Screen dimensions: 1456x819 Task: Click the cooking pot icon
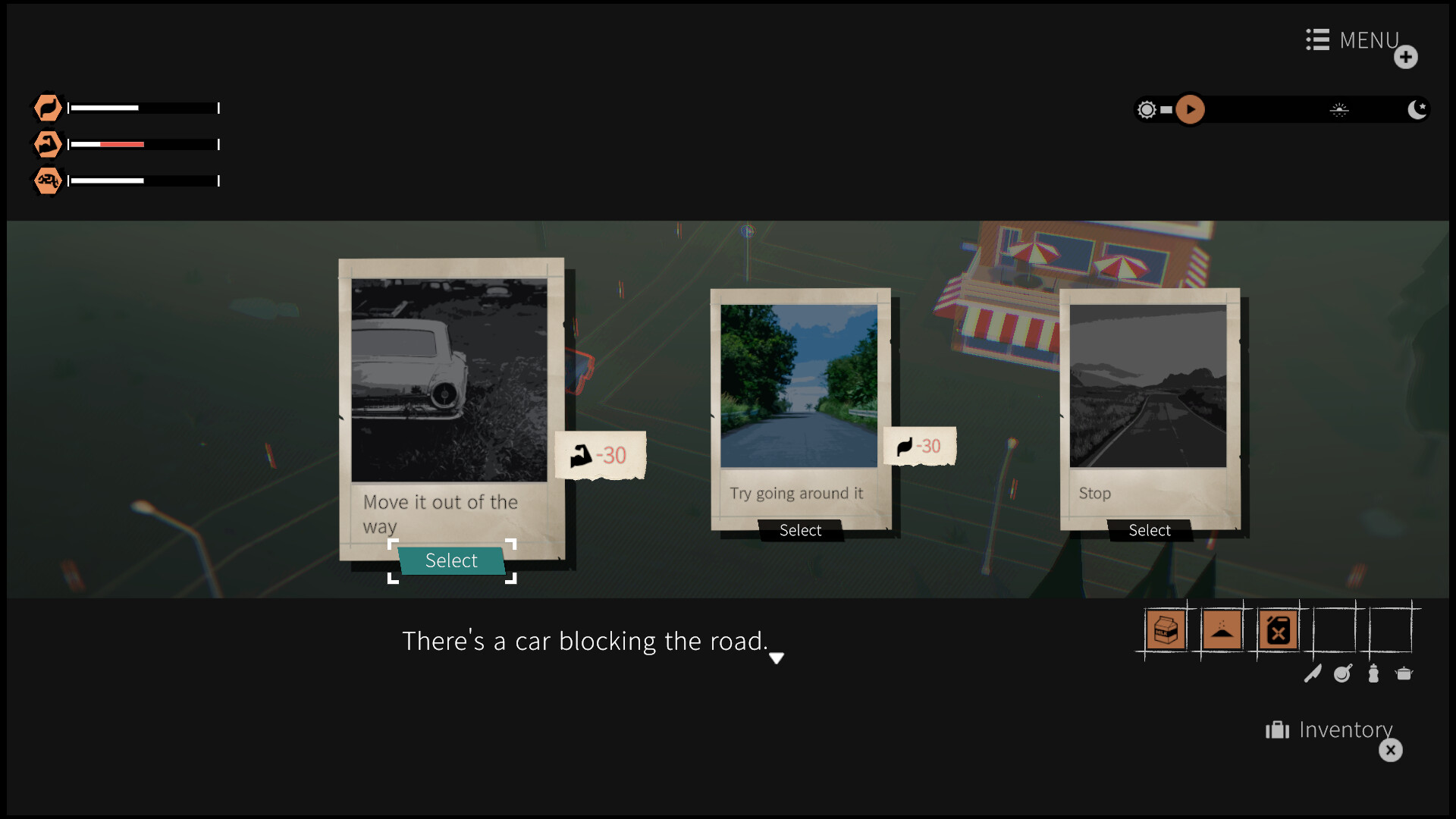click(x=1405, y=673)
